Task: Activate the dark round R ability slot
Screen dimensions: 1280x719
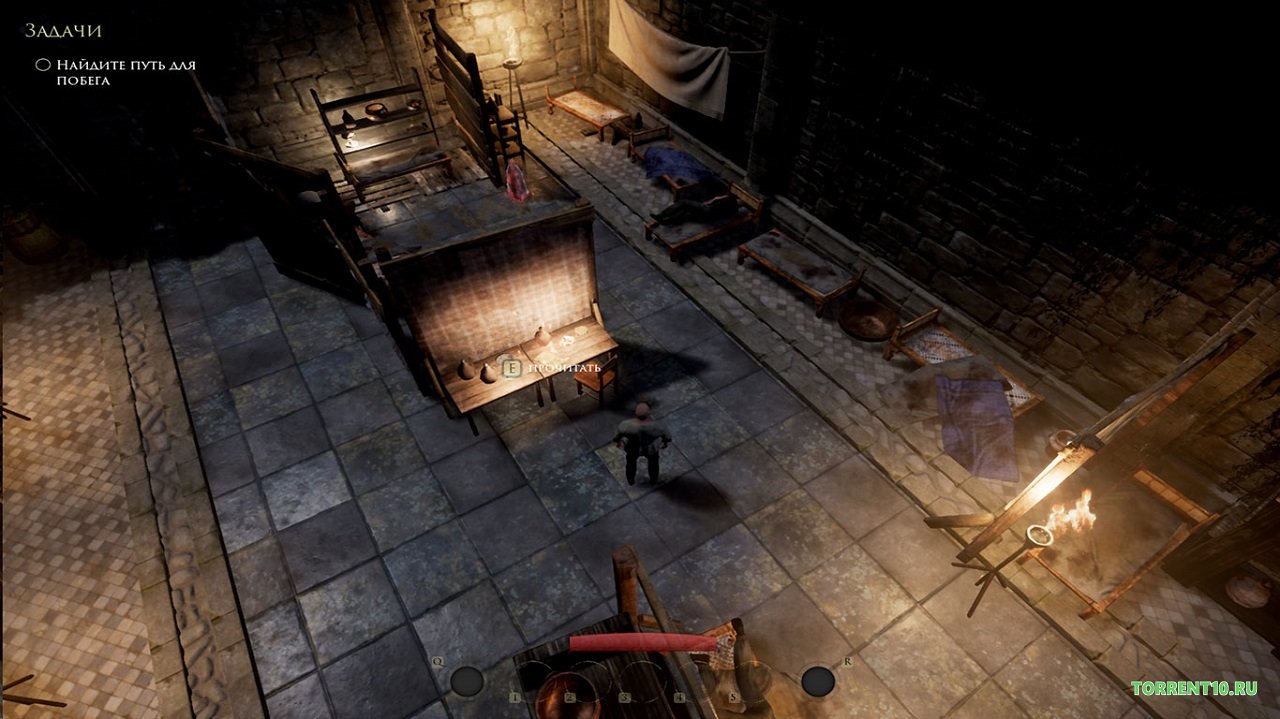Action: pos(818,681)
